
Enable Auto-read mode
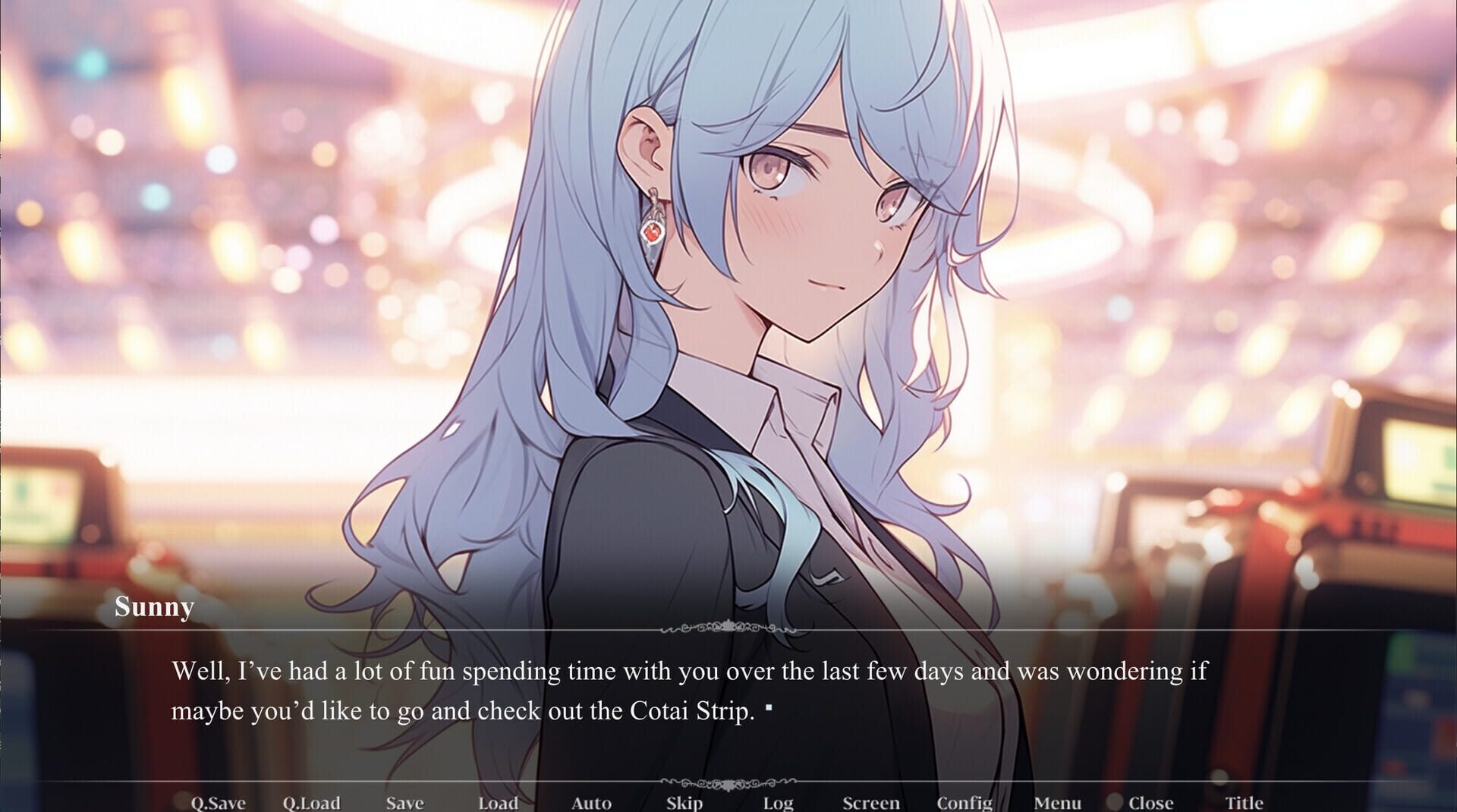click(x=593, y=802)
